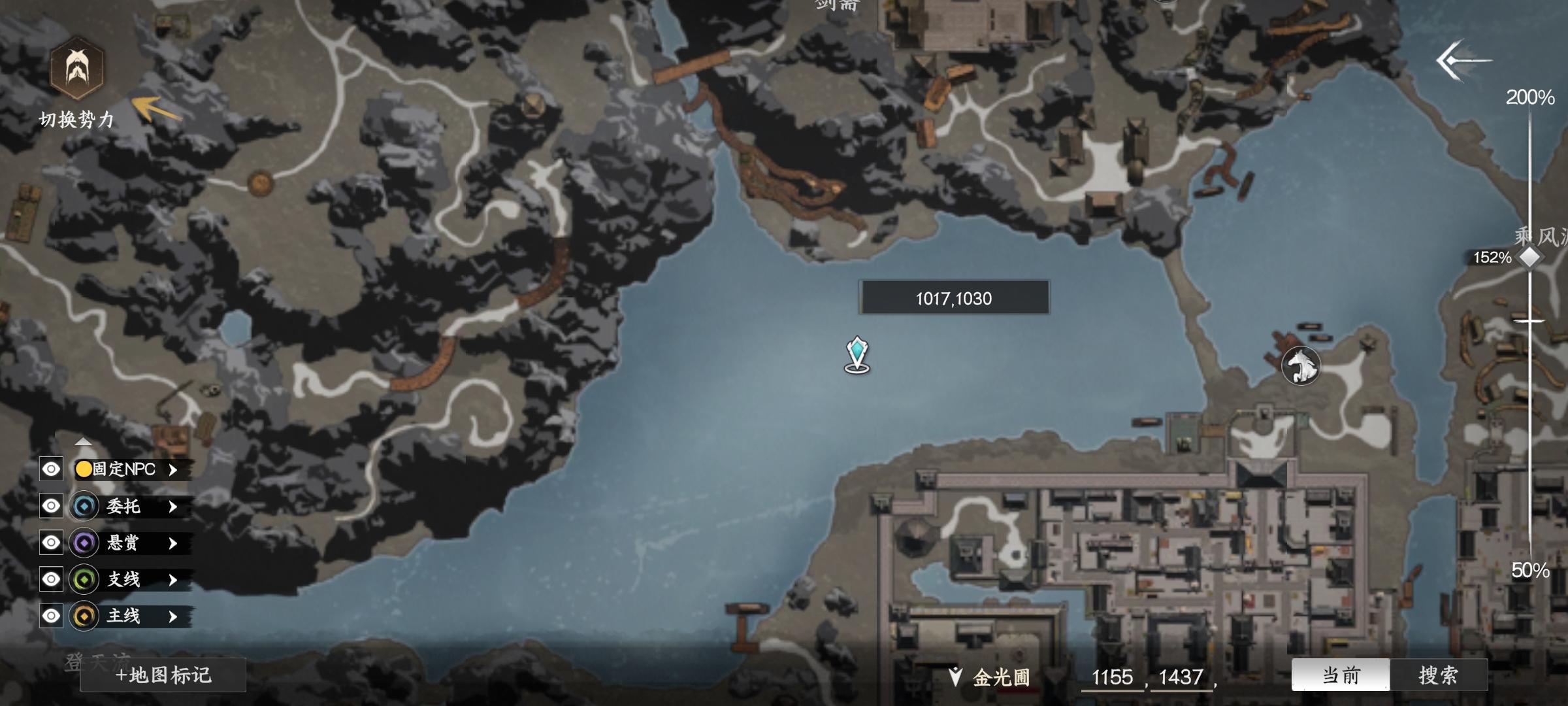Click the 主线 category icon in the legend
This screenshot has height=706, width=1568.
tap(84, 616)
